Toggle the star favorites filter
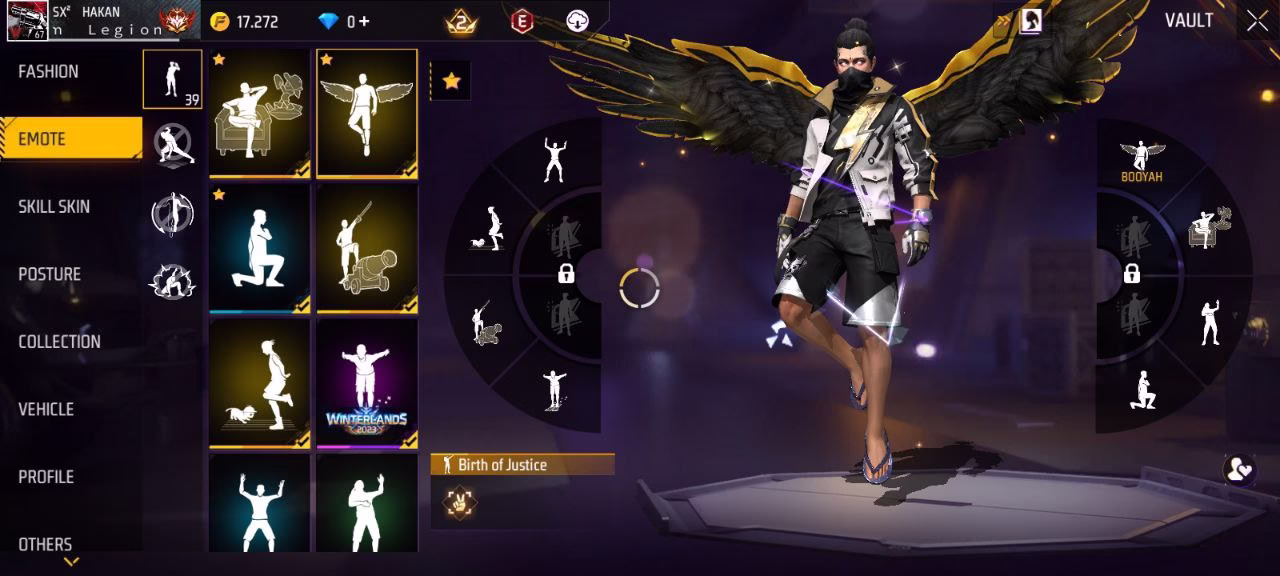The height and width of the screenshot is (576, 1280). coord(451,81)
